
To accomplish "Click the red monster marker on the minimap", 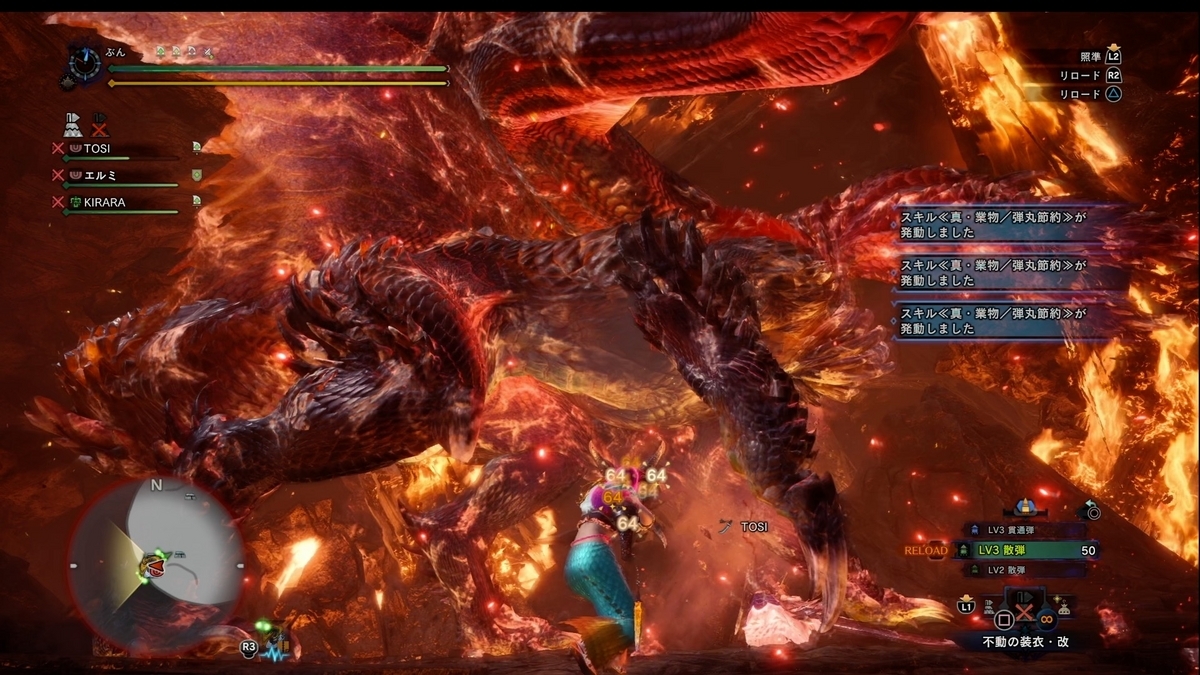I will [157, 566].
